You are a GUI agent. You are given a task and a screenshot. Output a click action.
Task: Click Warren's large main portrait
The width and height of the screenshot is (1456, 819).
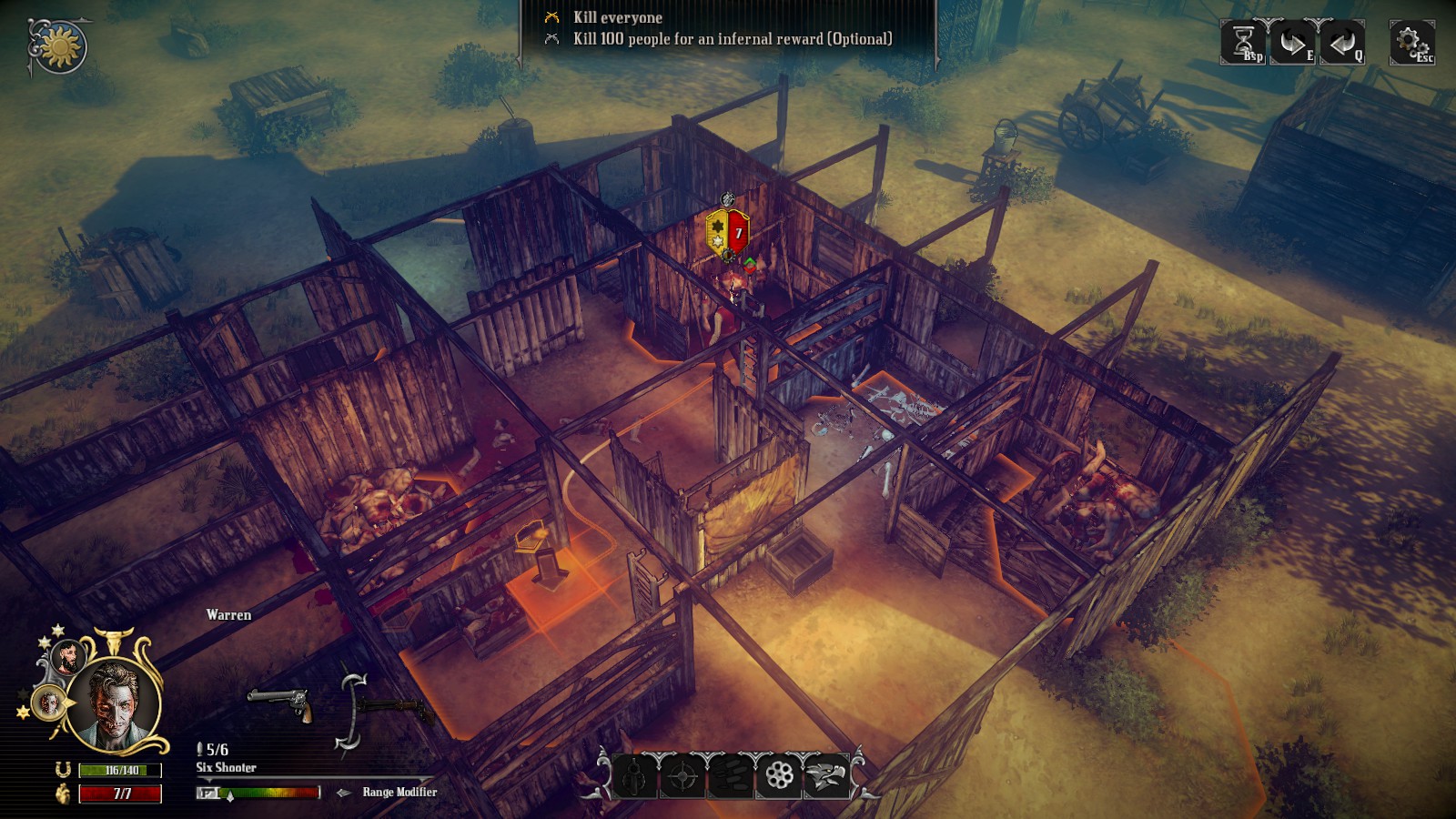pyautogui.click(x=116, y=704)
